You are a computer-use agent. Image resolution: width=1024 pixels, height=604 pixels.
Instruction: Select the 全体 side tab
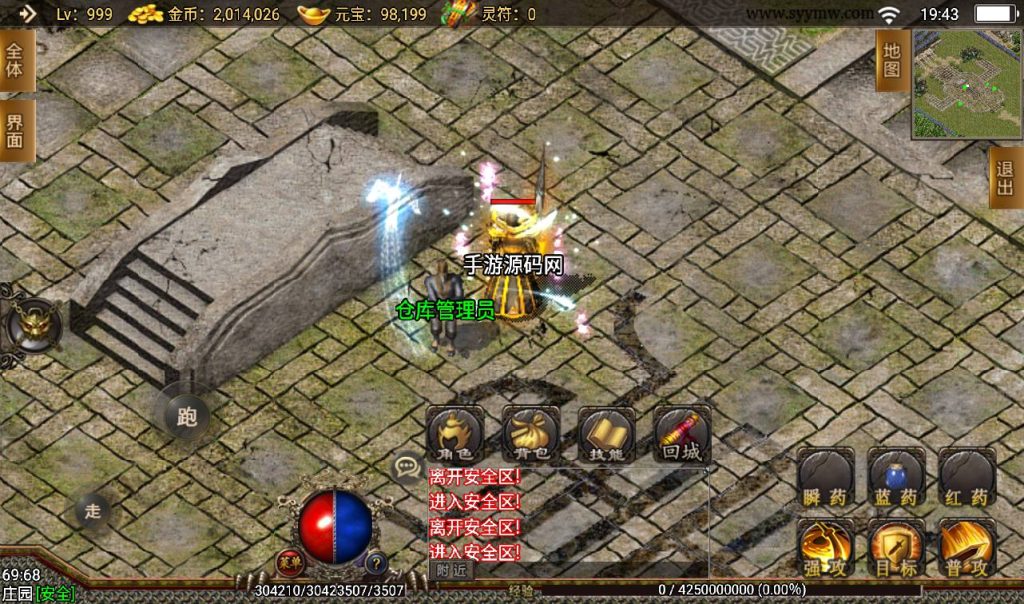[16, 60]
